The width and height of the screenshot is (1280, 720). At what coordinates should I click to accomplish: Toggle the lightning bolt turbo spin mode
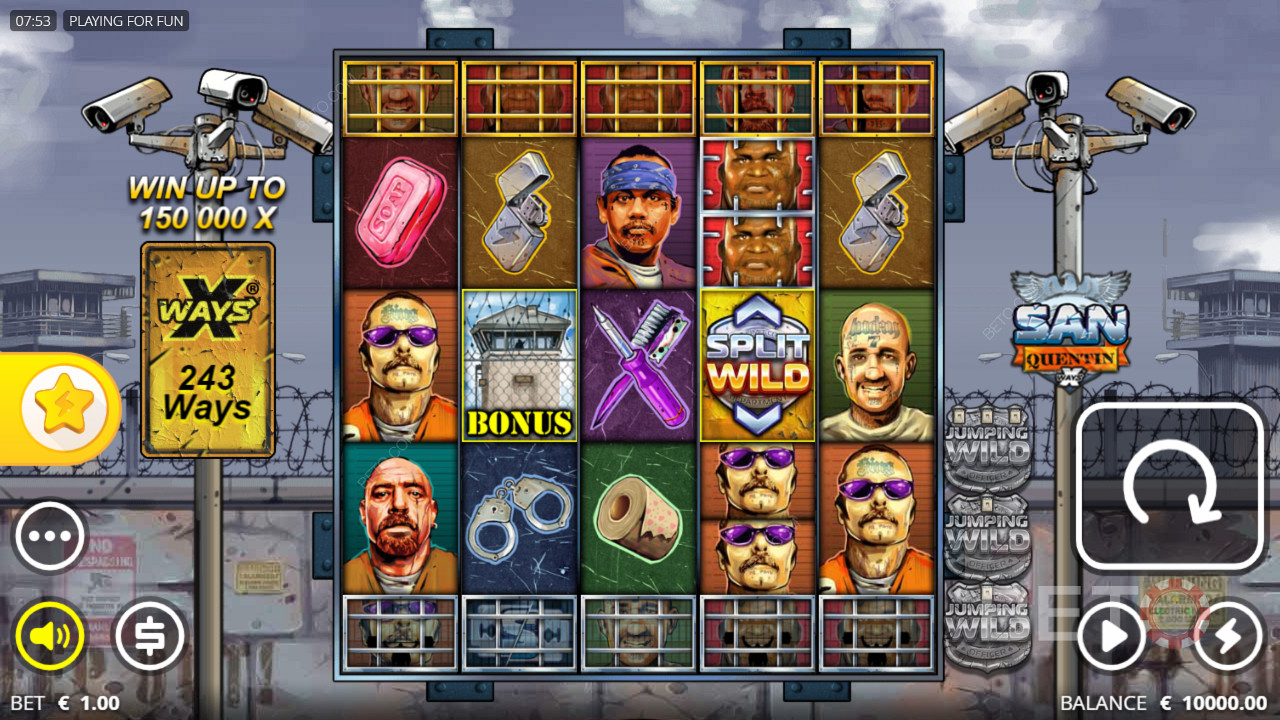[x=1227, y=635]
